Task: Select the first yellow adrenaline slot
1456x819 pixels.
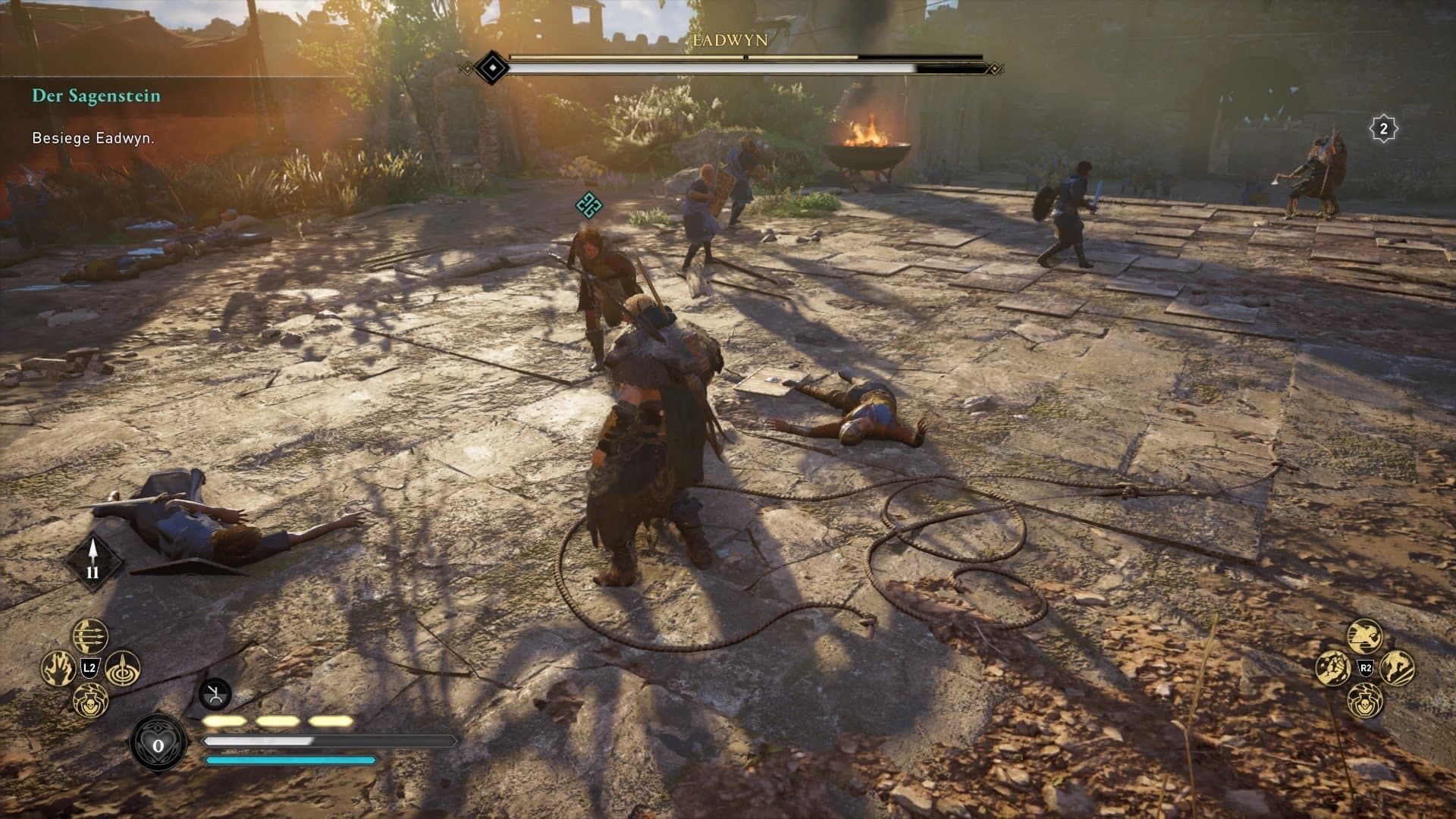Action: click(x=223, y=721)
